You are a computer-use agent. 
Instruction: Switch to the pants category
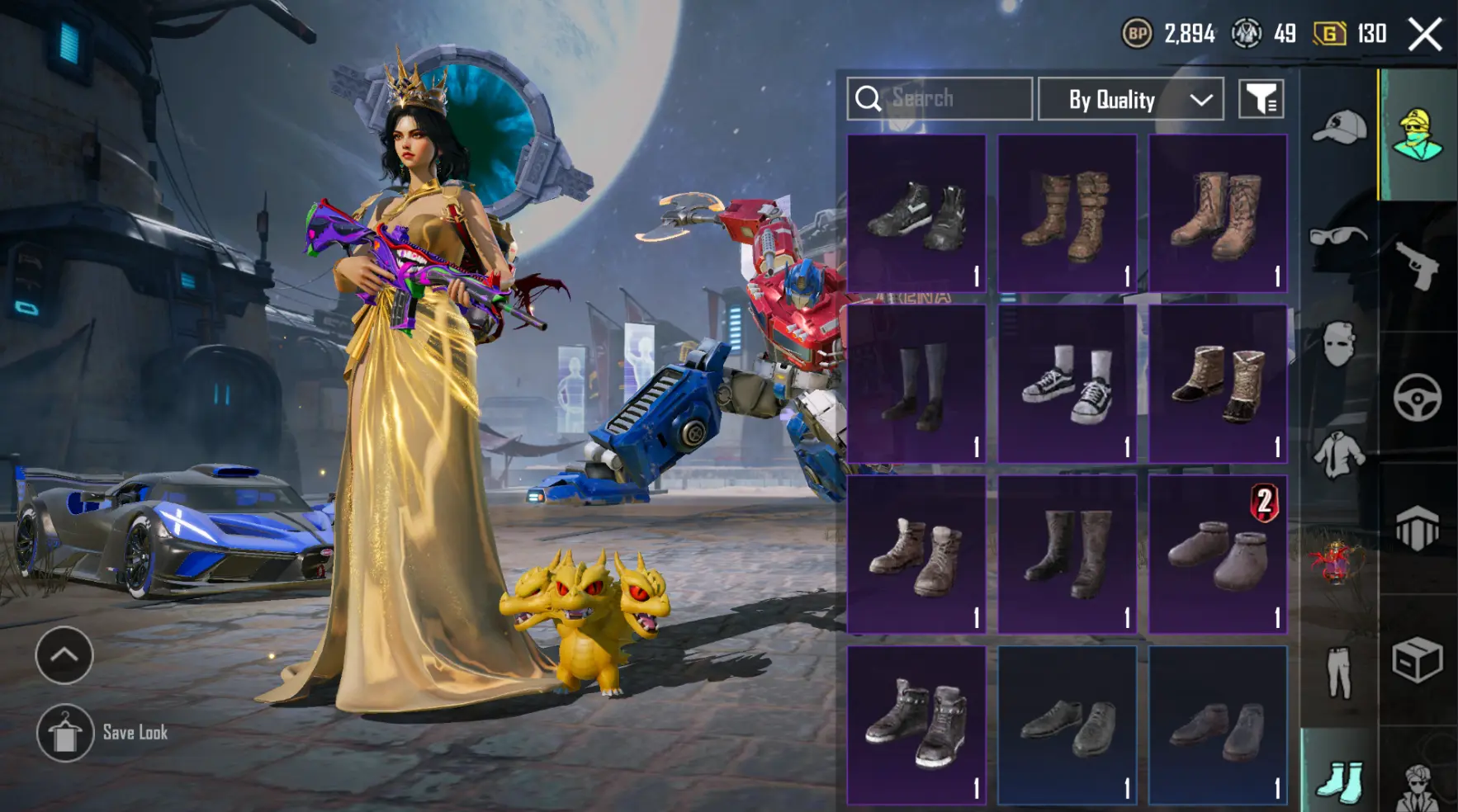tap(1338, 673)
